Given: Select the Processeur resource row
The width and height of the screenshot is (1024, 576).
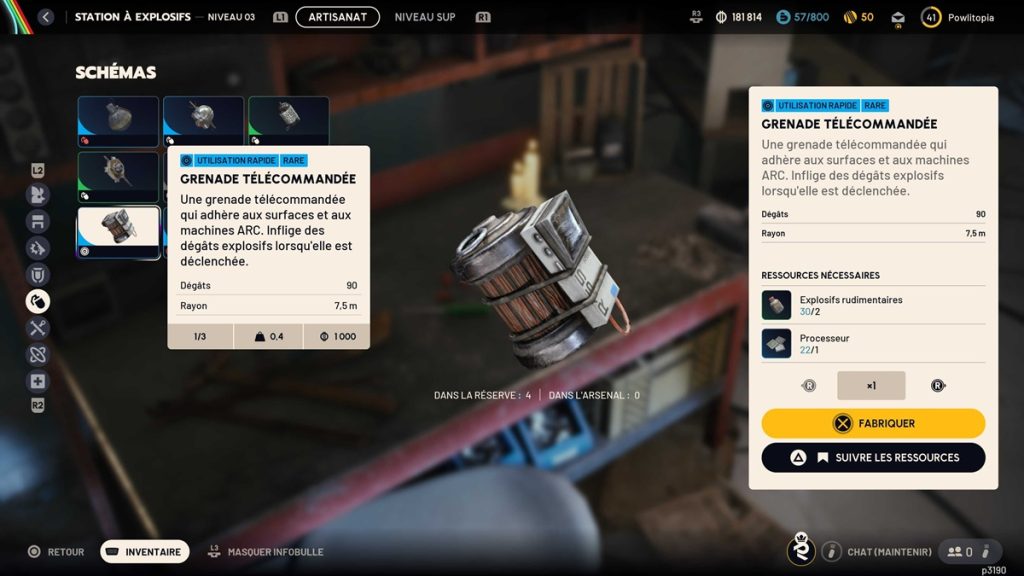Looking at the screenshot, I should pyautogui.click(x=873, y=344).
